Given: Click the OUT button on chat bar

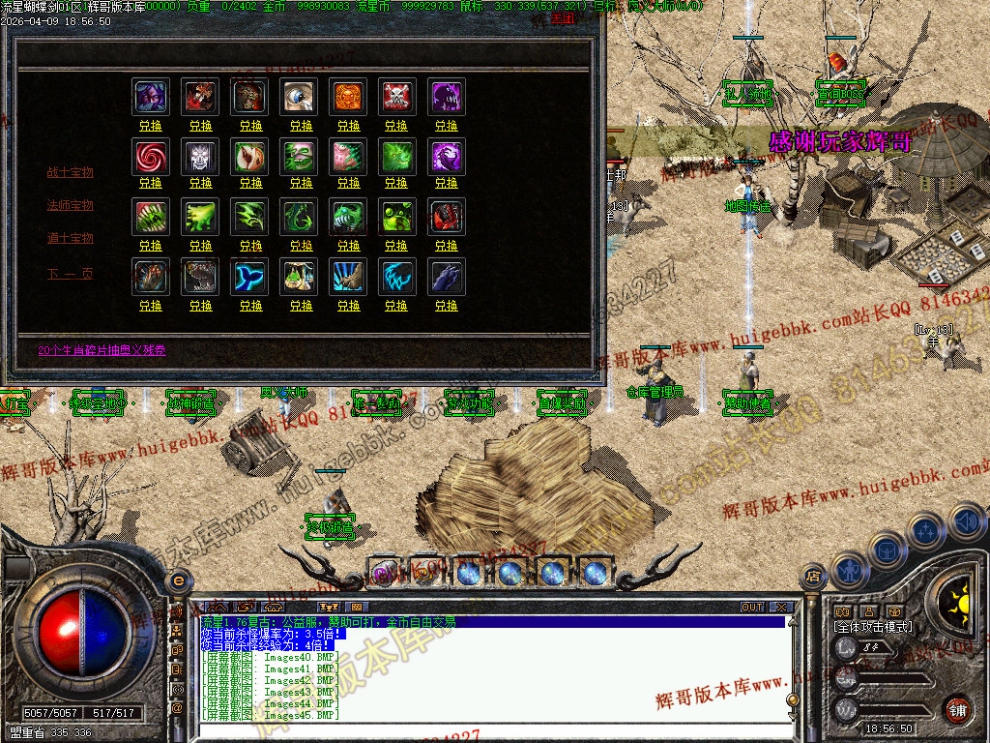Looking at the screenshot, I should pyautogui.click(x=752, y=607).
